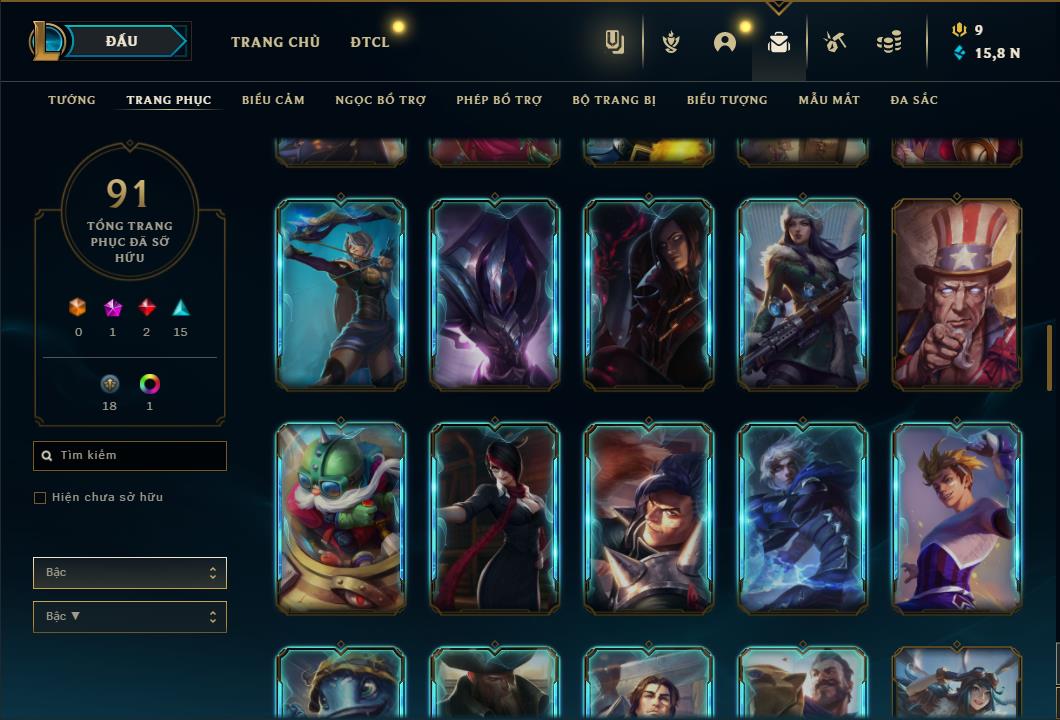
Task: Open the TRANG CHỦ home page
Action: [x=275, y=42]
